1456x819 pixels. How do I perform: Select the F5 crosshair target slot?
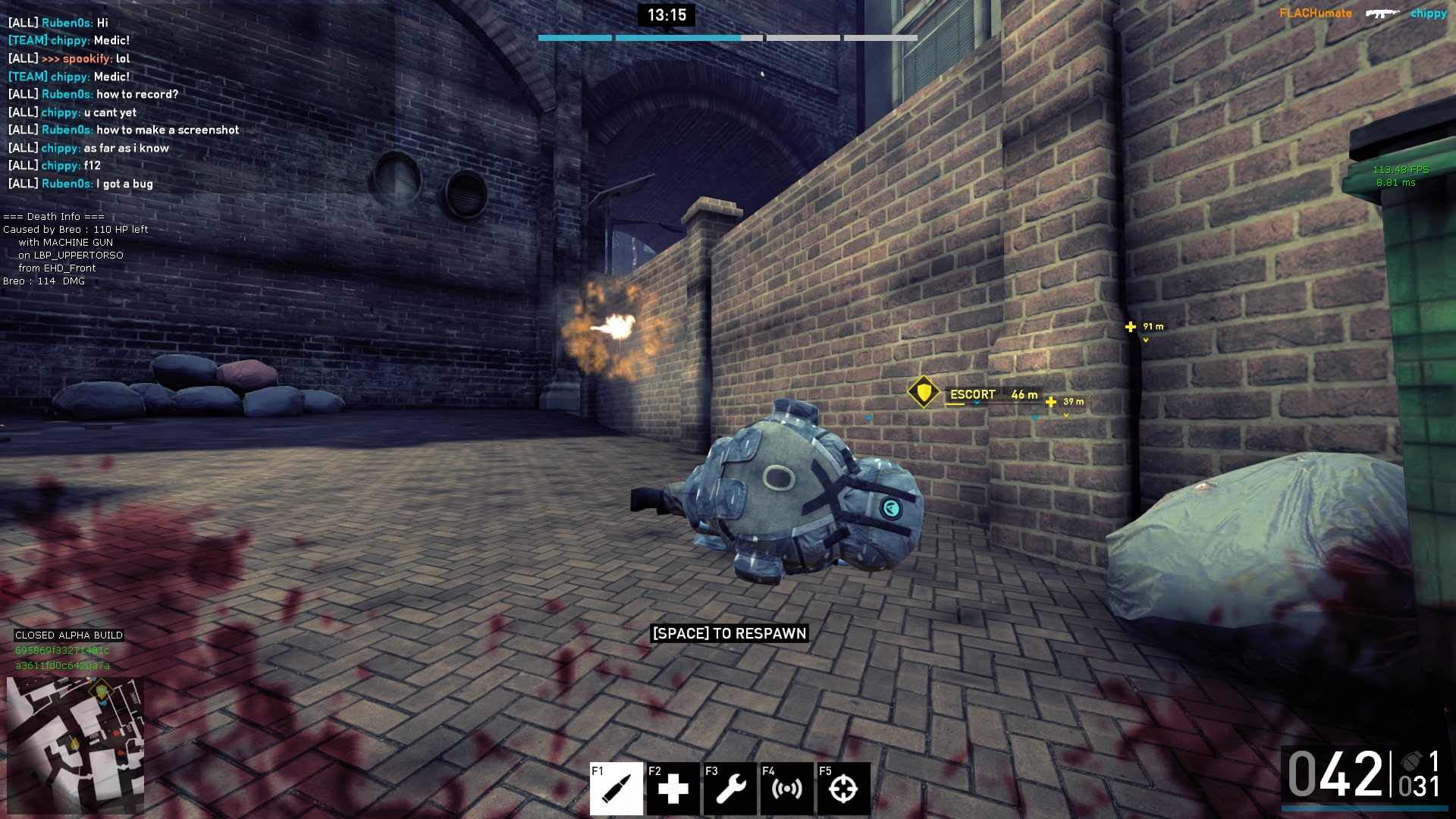843,789
